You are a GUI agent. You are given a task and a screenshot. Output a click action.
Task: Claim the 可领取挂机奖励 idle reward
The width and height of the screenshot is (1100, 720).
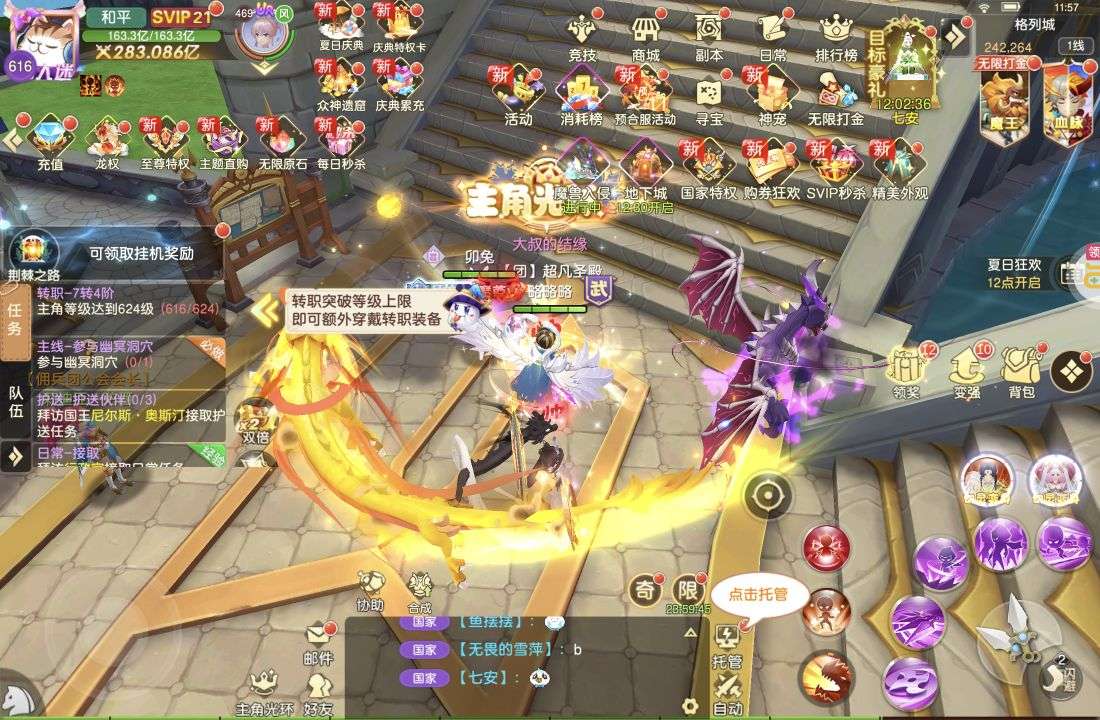[x=140, y=254]
